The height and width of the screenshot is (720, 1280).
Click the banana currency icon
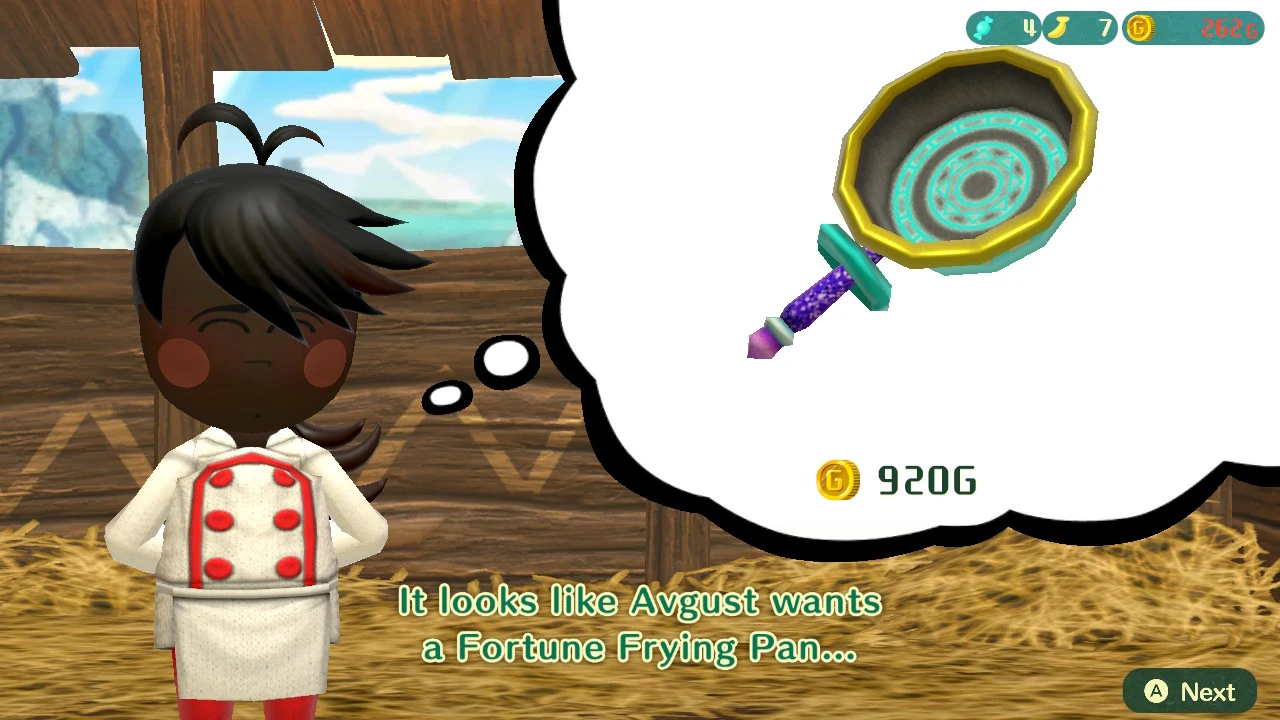[1058, 28]
